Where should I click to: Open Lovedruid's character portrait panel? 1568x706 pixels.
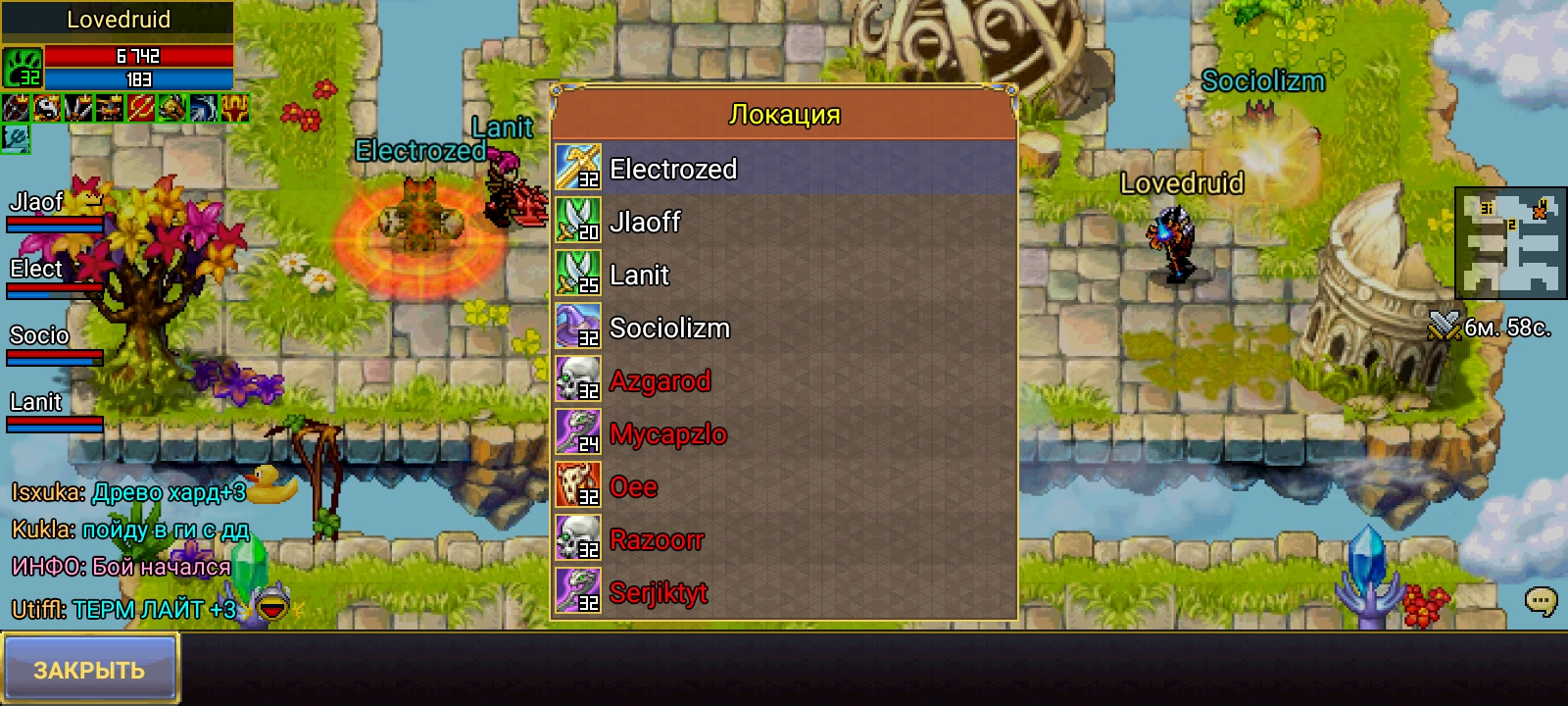[23, 68]
